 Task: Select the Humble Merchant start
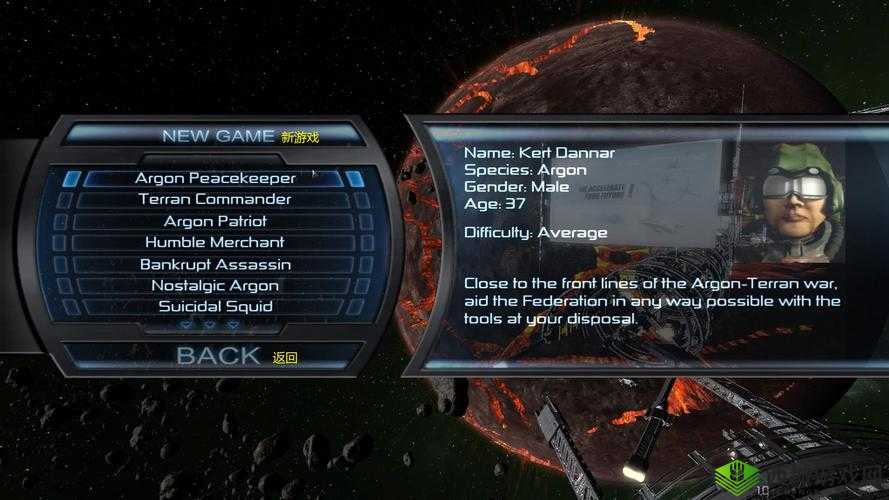click(215, 242)
